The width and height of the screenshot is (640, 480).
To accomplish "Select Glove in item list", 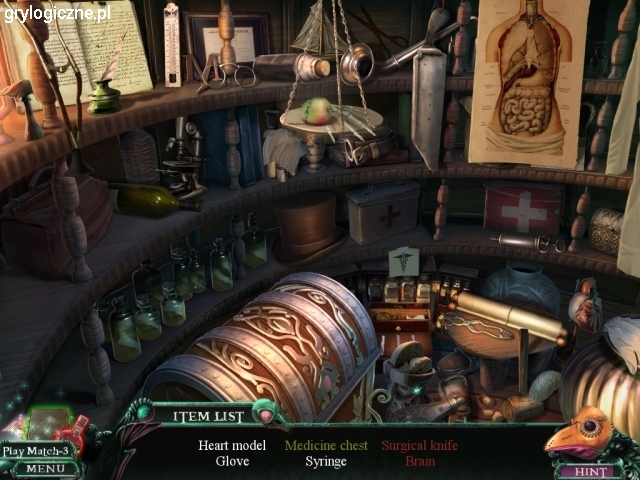I will (232, 461).
